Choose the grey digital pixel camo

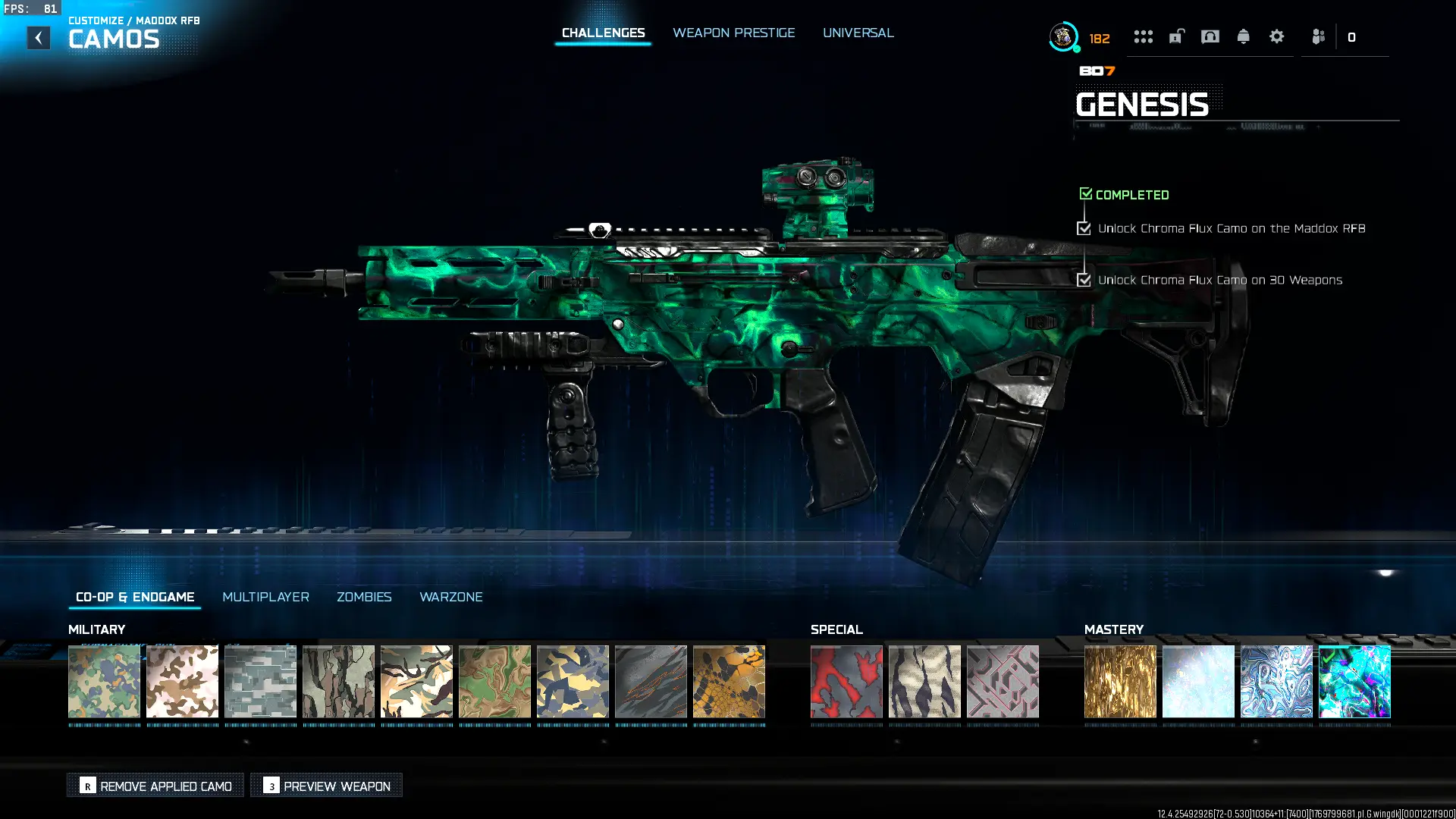260,681
